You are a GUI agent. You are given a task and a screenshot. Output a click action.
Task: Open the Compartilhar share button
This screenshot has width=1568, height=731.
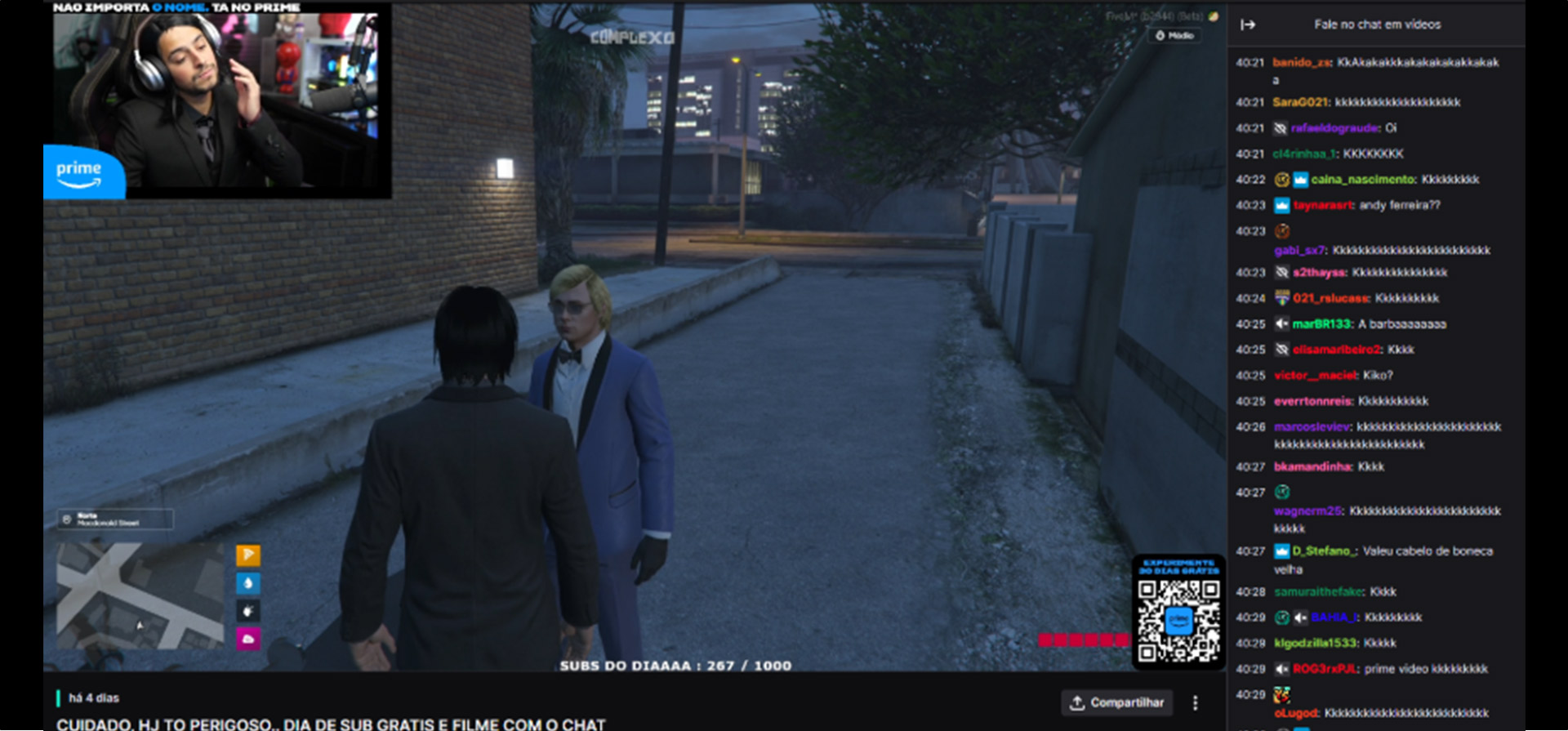click(1117, 702)
